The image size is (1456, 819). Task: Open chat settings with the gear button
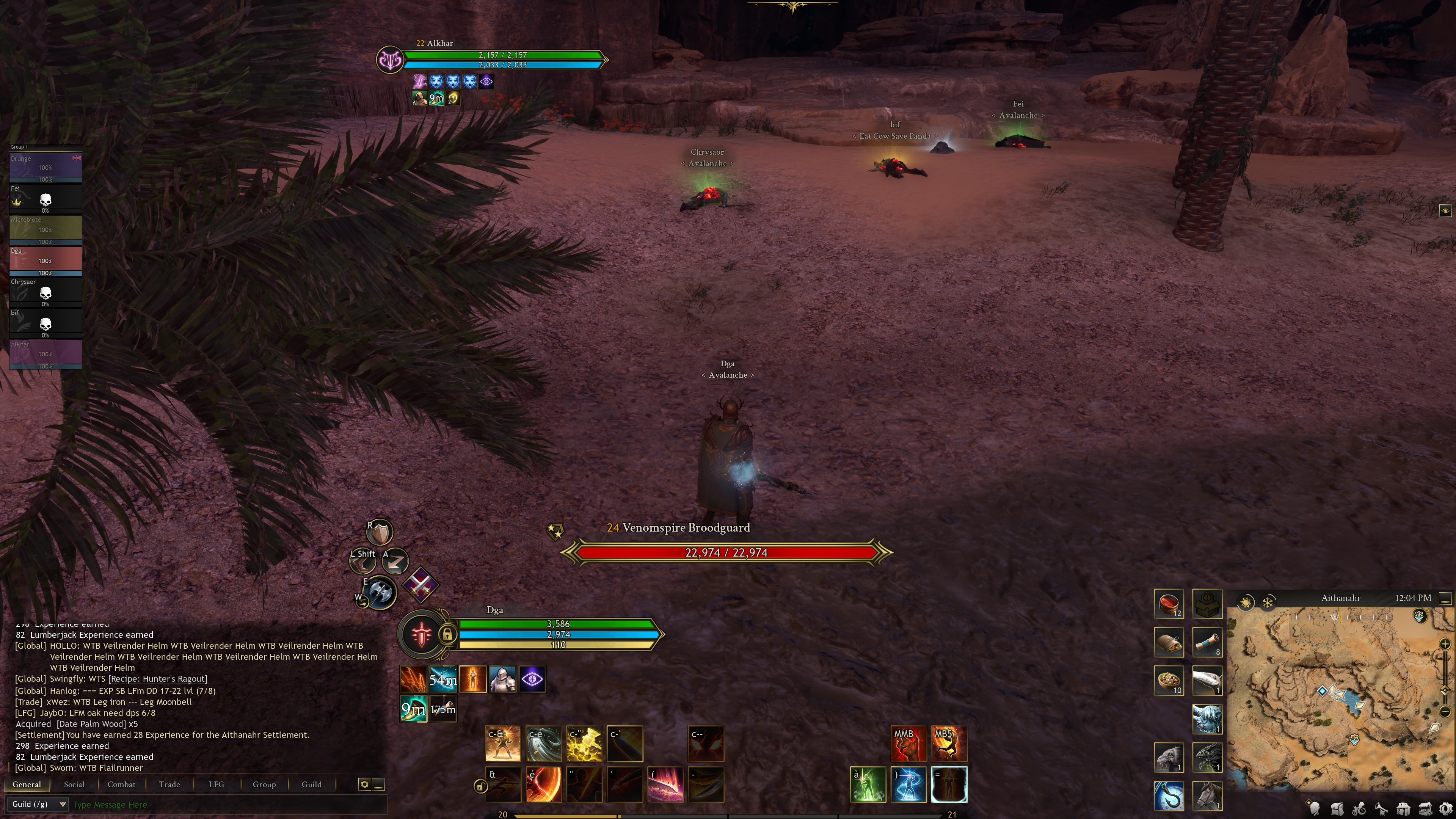(364, 784)
